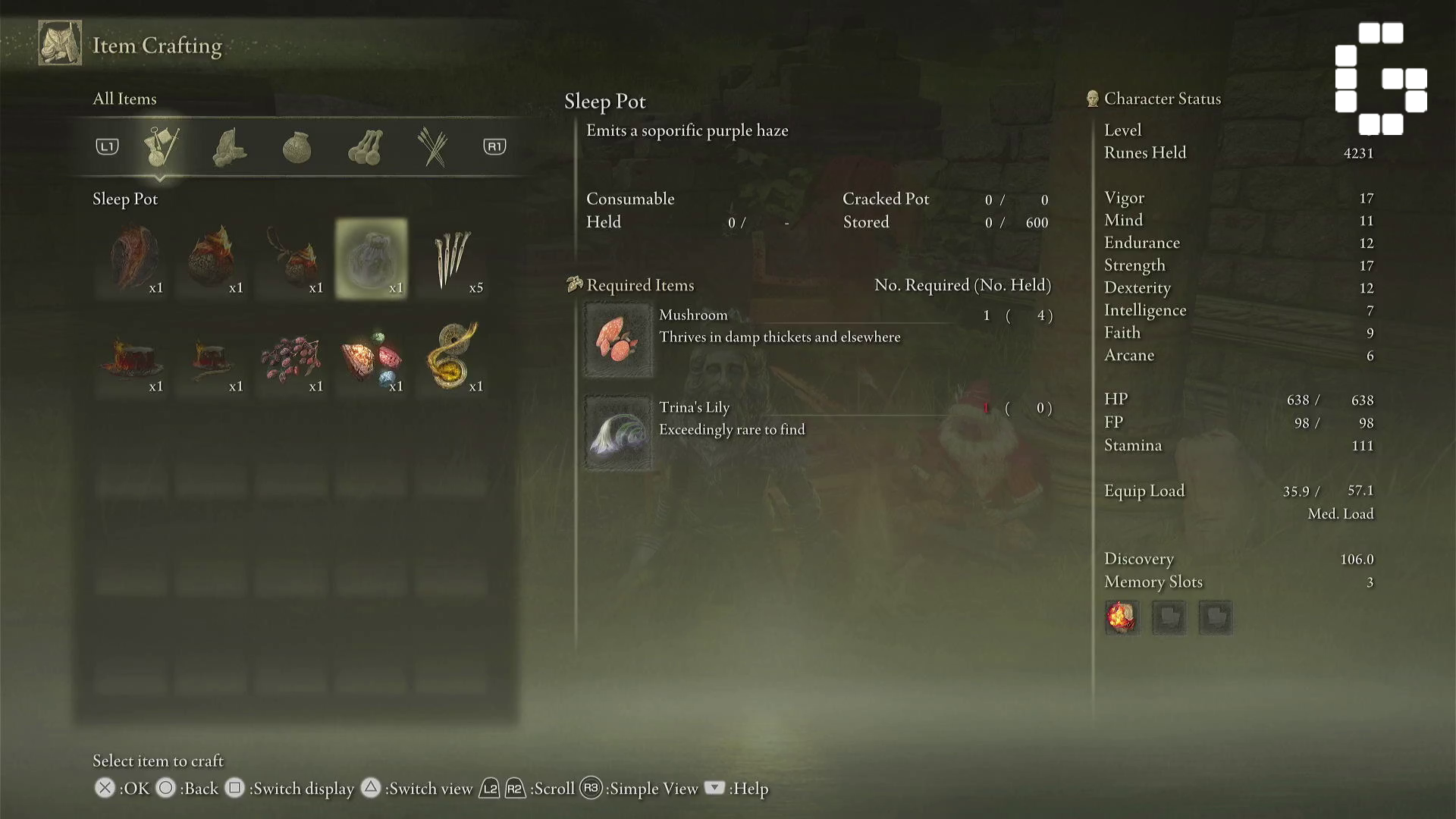Image resolution: width=1456 pixels, height=819 pixels.
Task: Click the Back button prompt
Action: click(x=165, y=789)
